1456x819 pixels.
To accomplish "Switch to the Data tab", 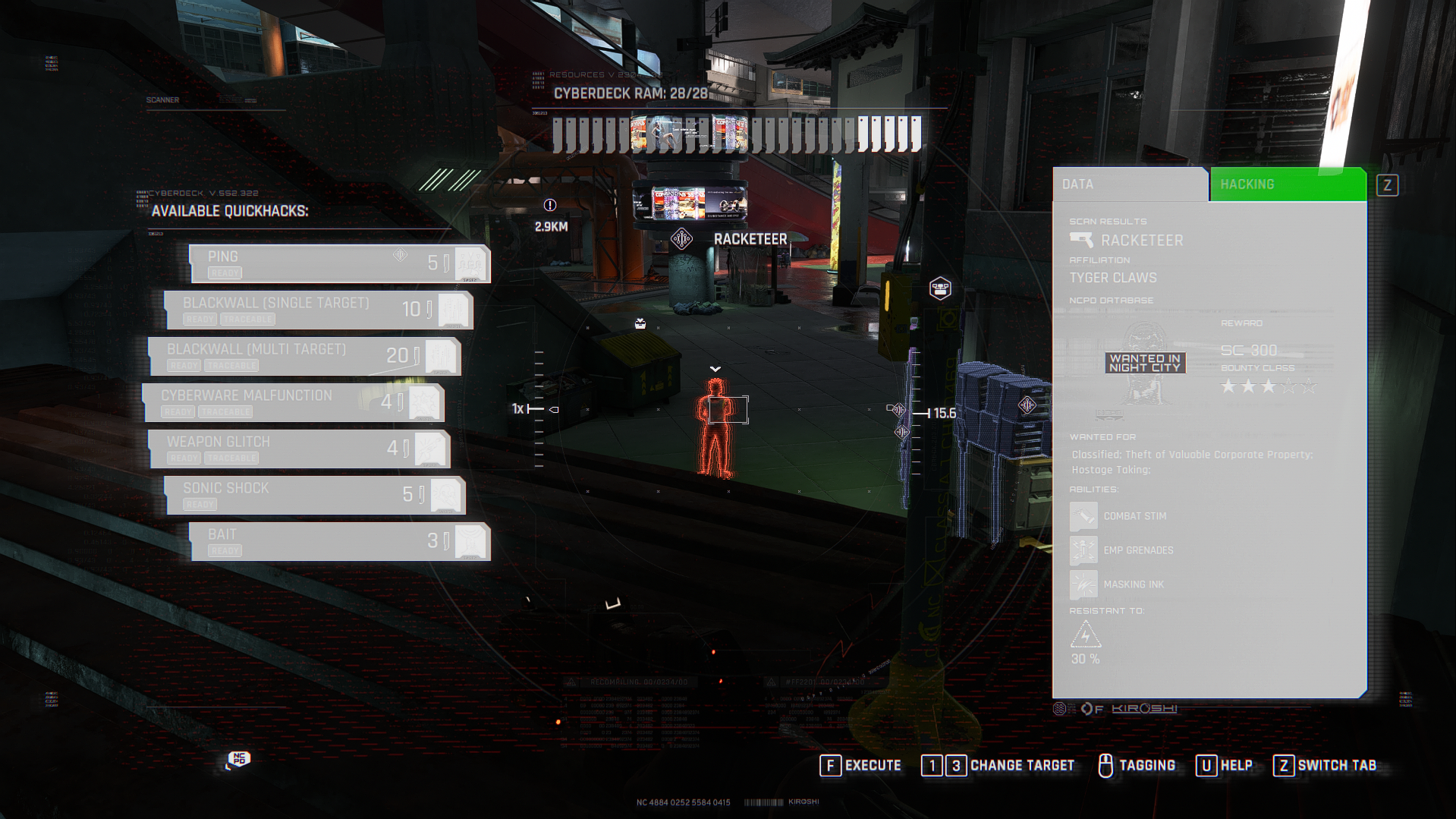I will [1129, 184].
